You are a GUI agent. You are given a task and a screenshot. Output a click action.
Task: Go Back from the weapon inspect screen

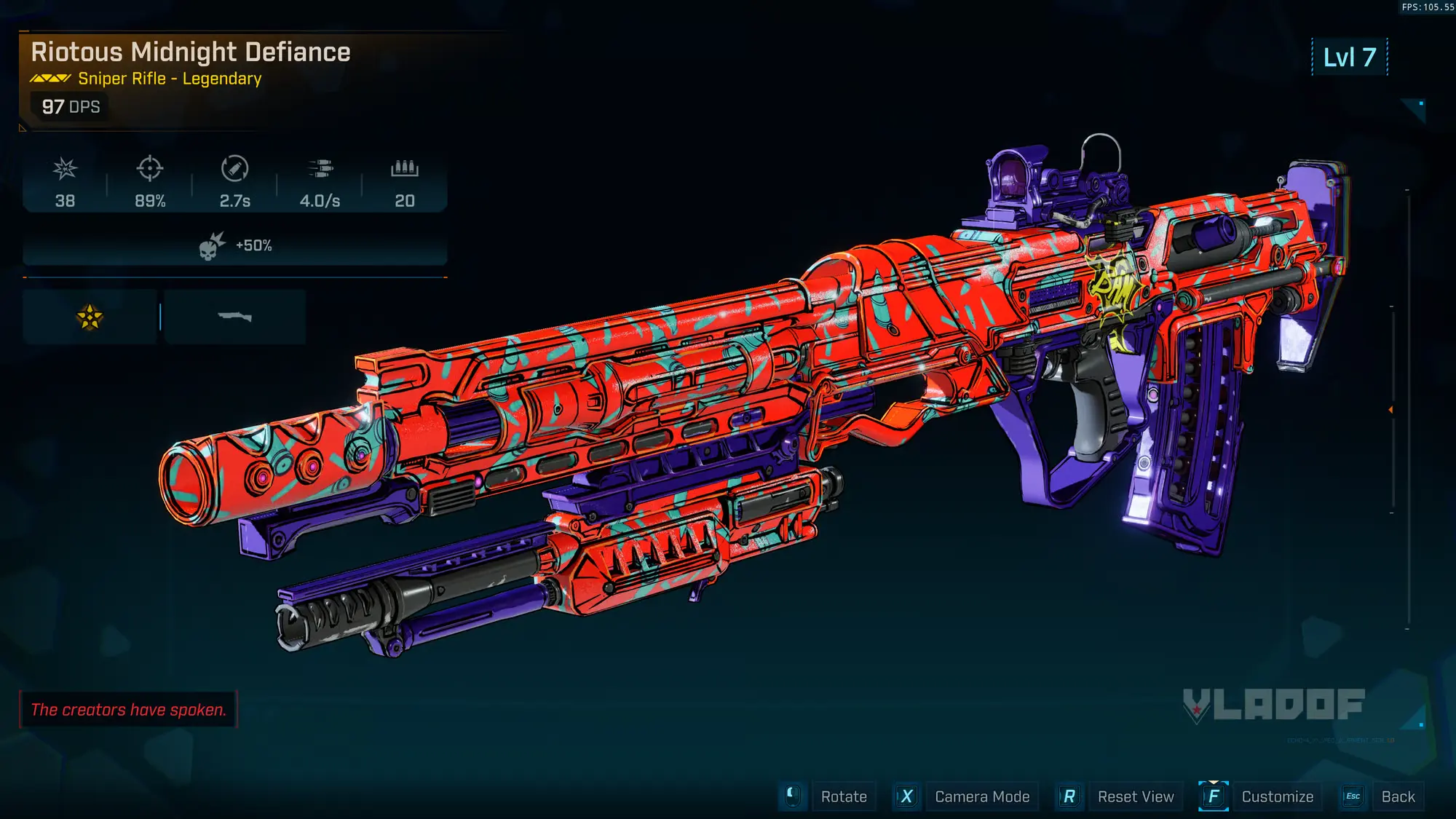[1398, 796]
